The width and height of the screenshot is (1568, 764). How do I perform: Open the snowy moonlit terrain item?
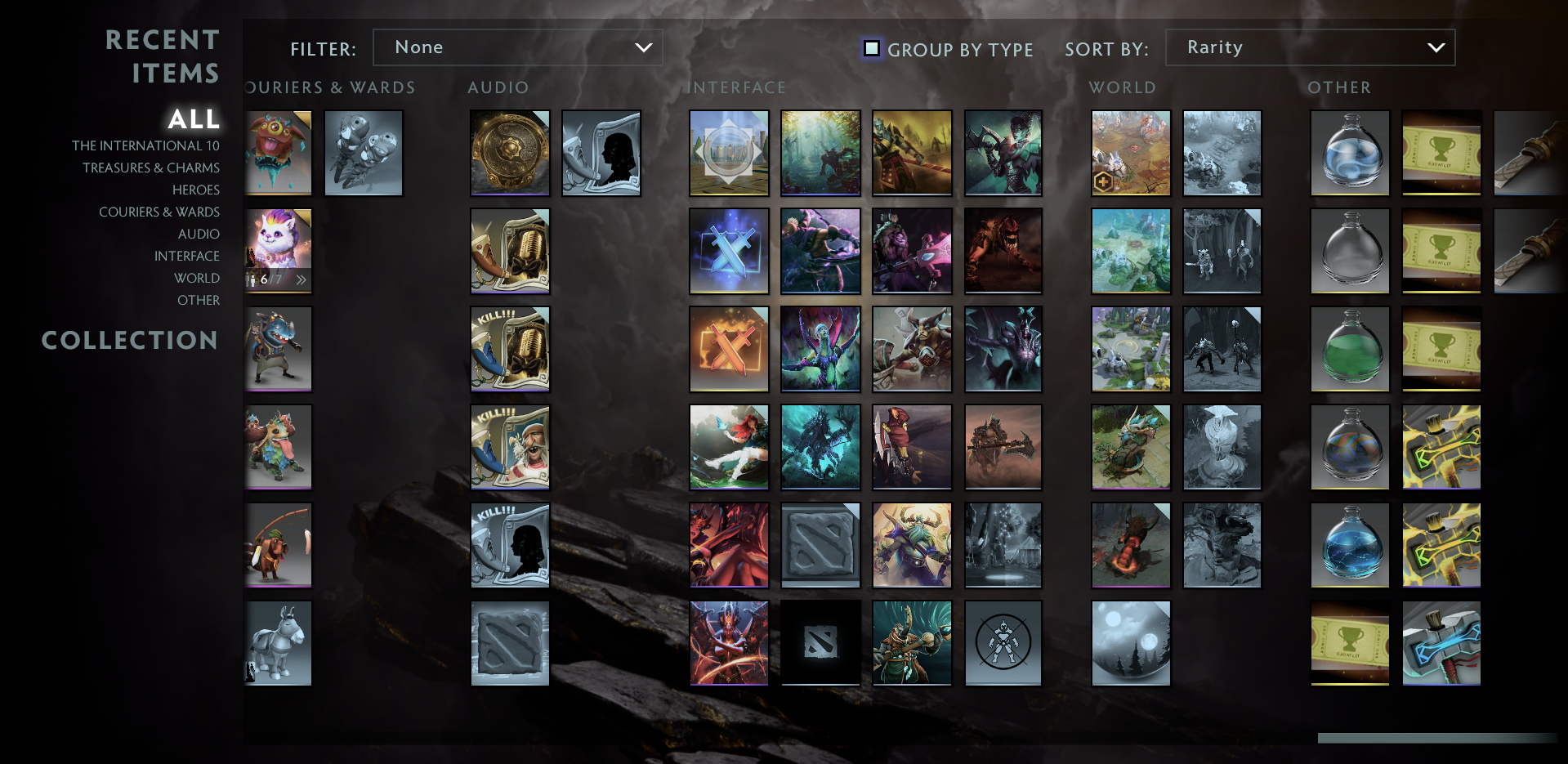pyautogui.click(x=1130, y=643)
